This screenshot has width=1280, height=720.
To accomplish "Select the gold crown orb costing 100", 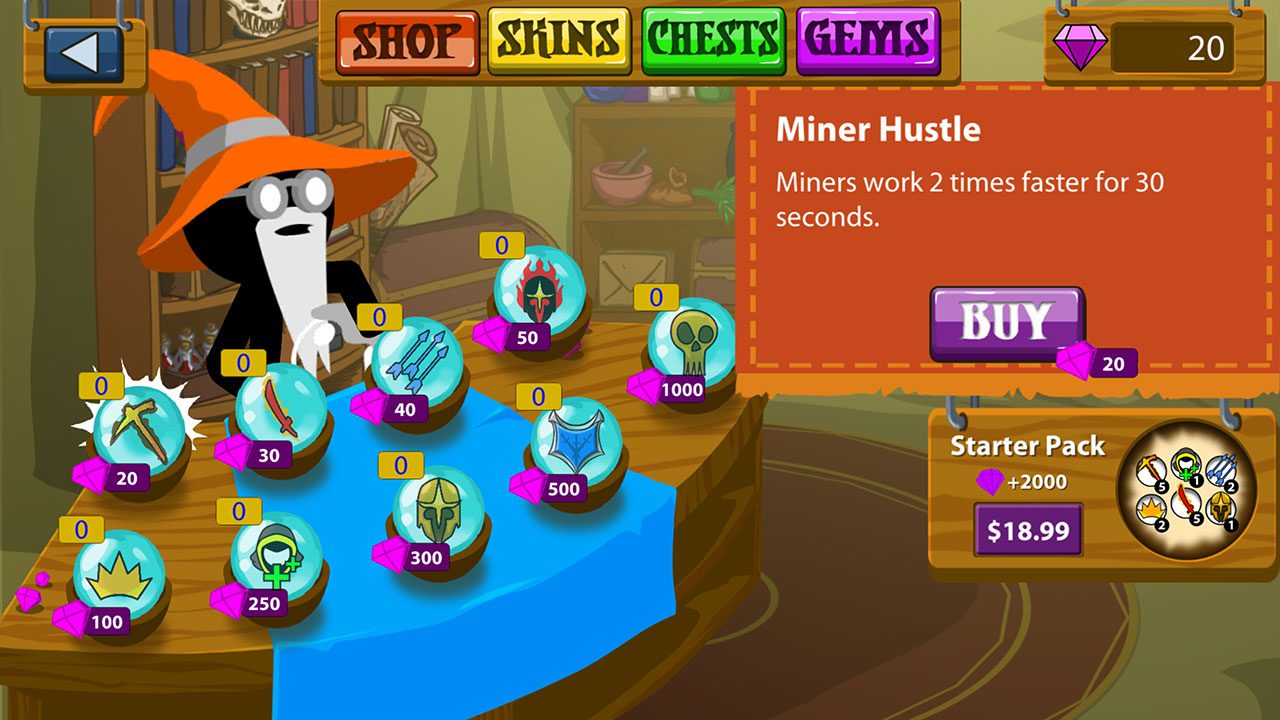I will 119,575.
